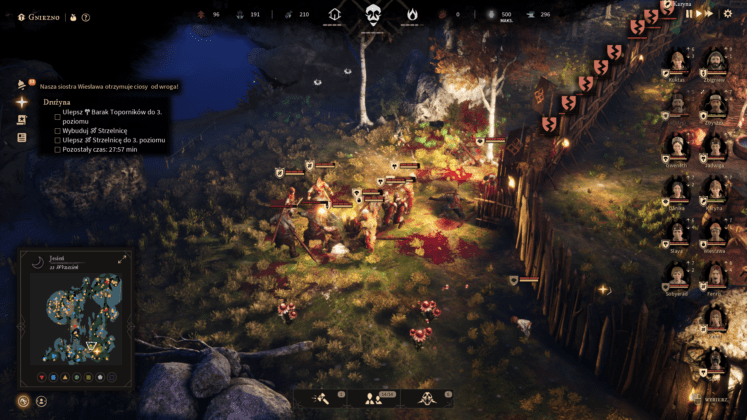The image size is (747, 420).
Task: Open the central skull emblem panel
Action: 373,14
